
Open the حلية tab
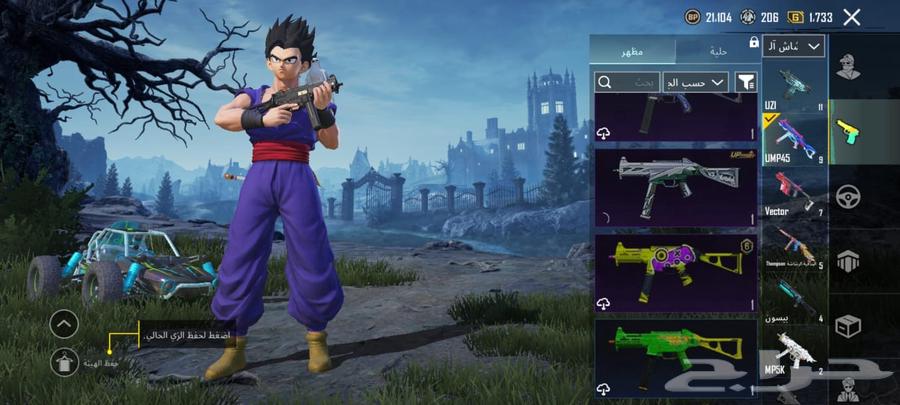coord(718,50)
